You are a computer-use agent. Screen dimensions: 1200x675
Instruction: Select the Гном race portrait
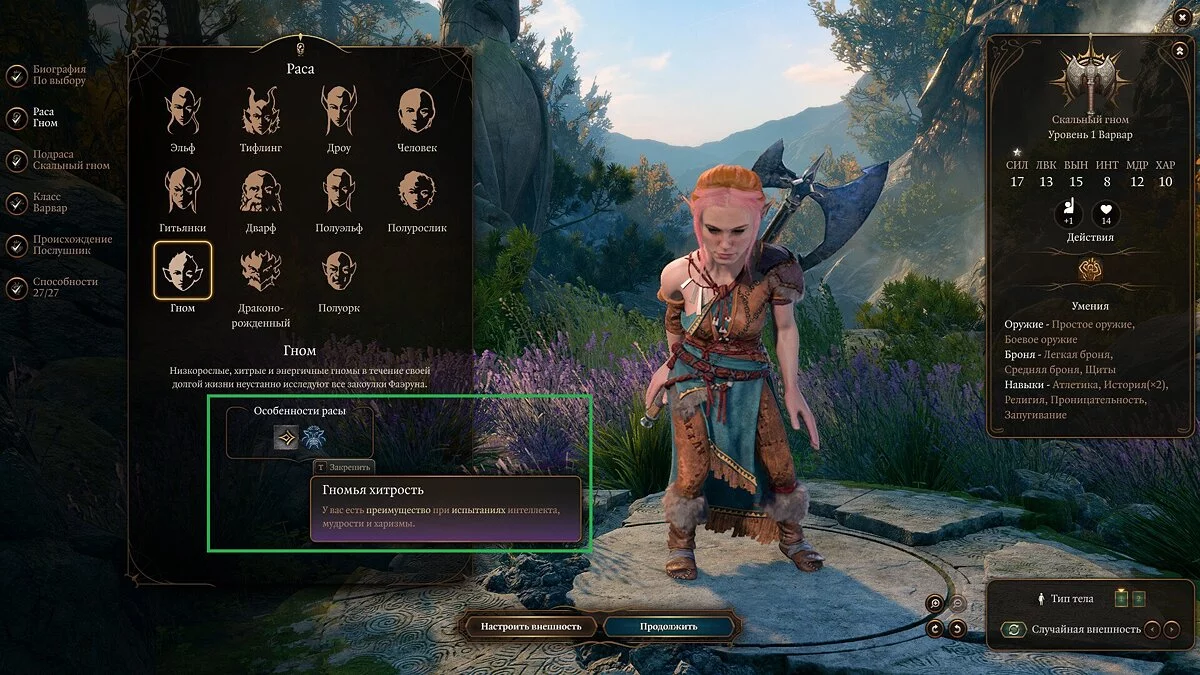tap(182, 271)
